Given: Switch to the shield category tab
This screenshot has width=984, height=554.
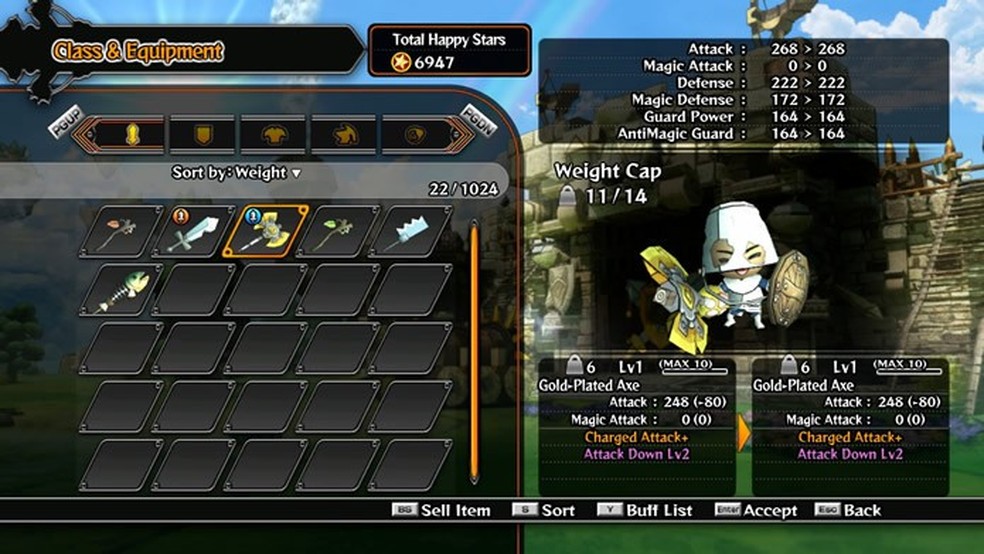Looking at the screenshot, I should click(x=201, y=134).
